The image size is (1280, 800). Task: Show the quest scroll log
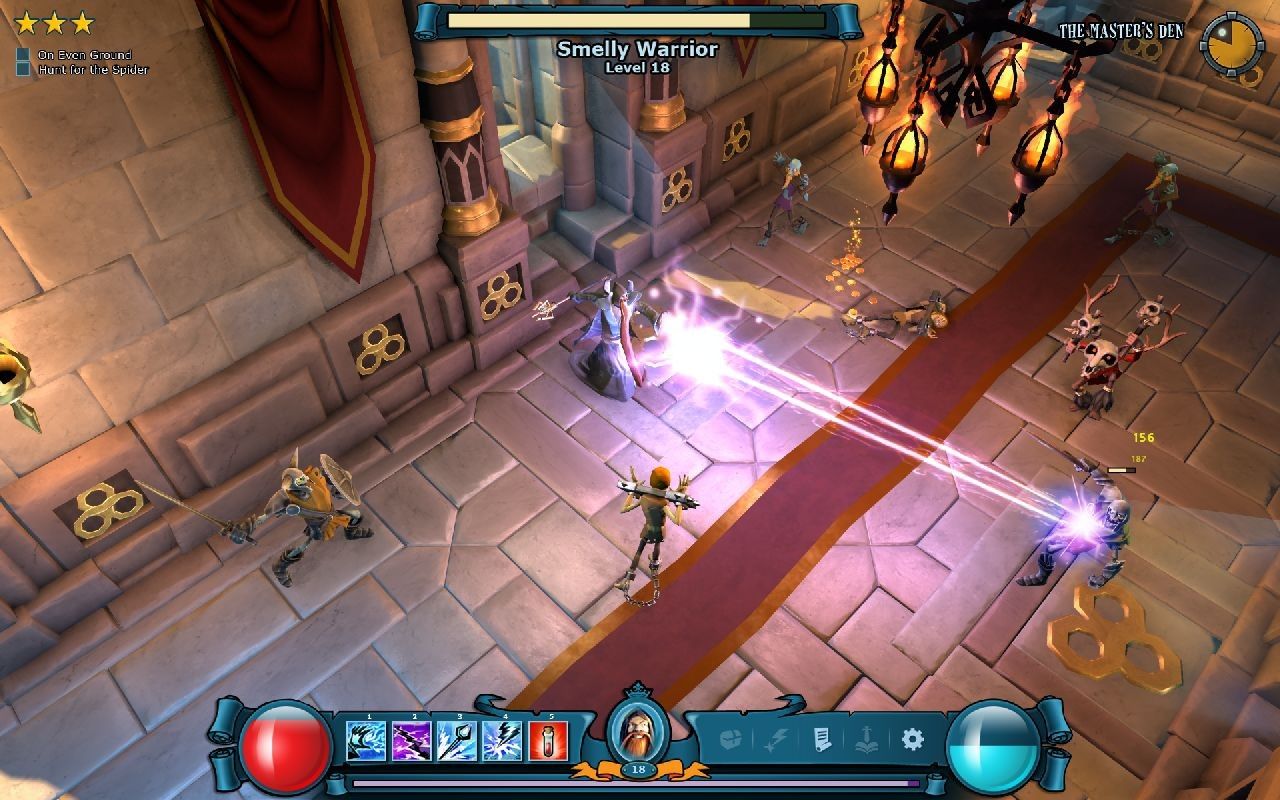pyautogui.click(x=820, y=740)
